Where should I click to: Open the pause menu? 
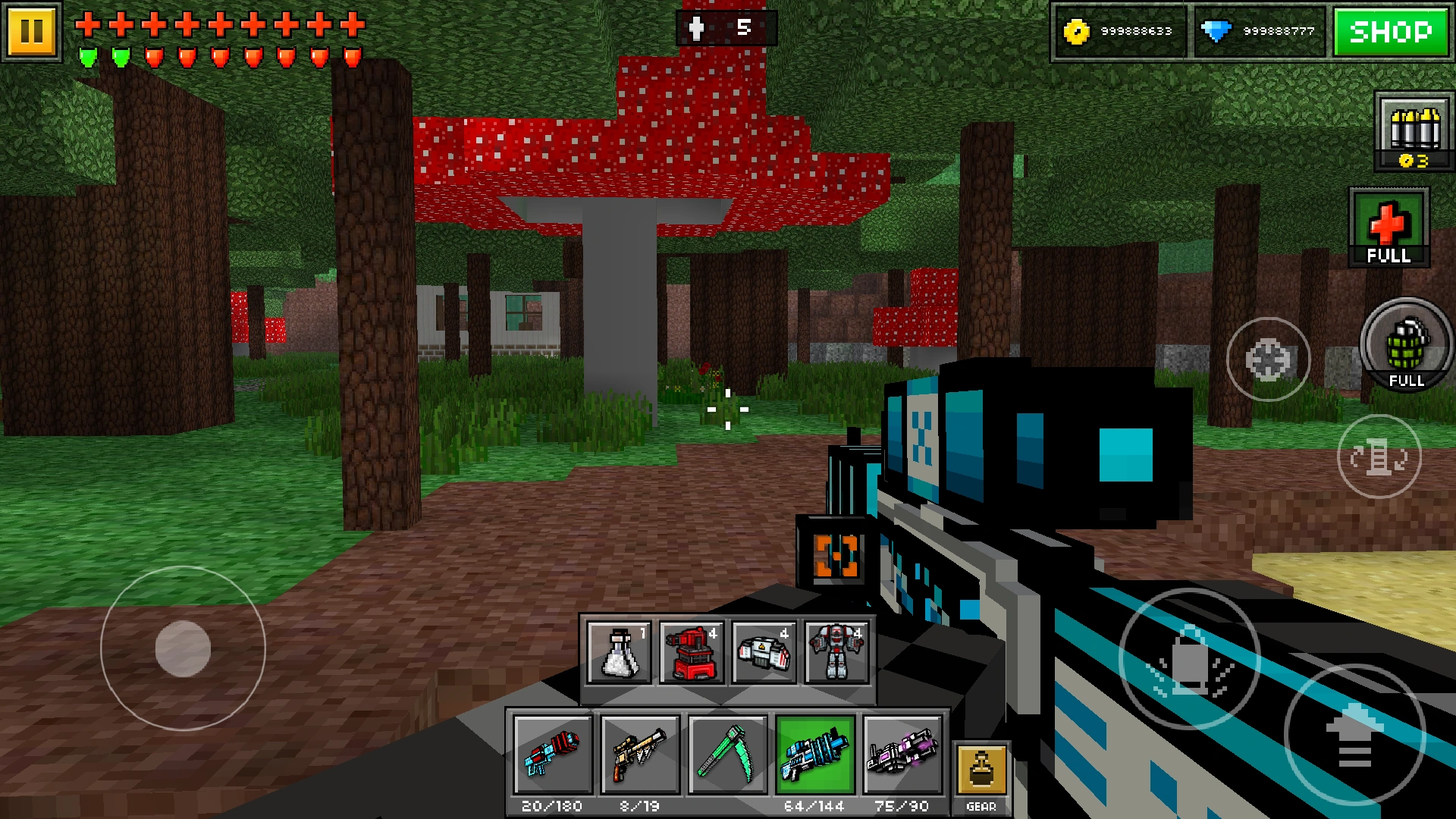tap(33, 30)
